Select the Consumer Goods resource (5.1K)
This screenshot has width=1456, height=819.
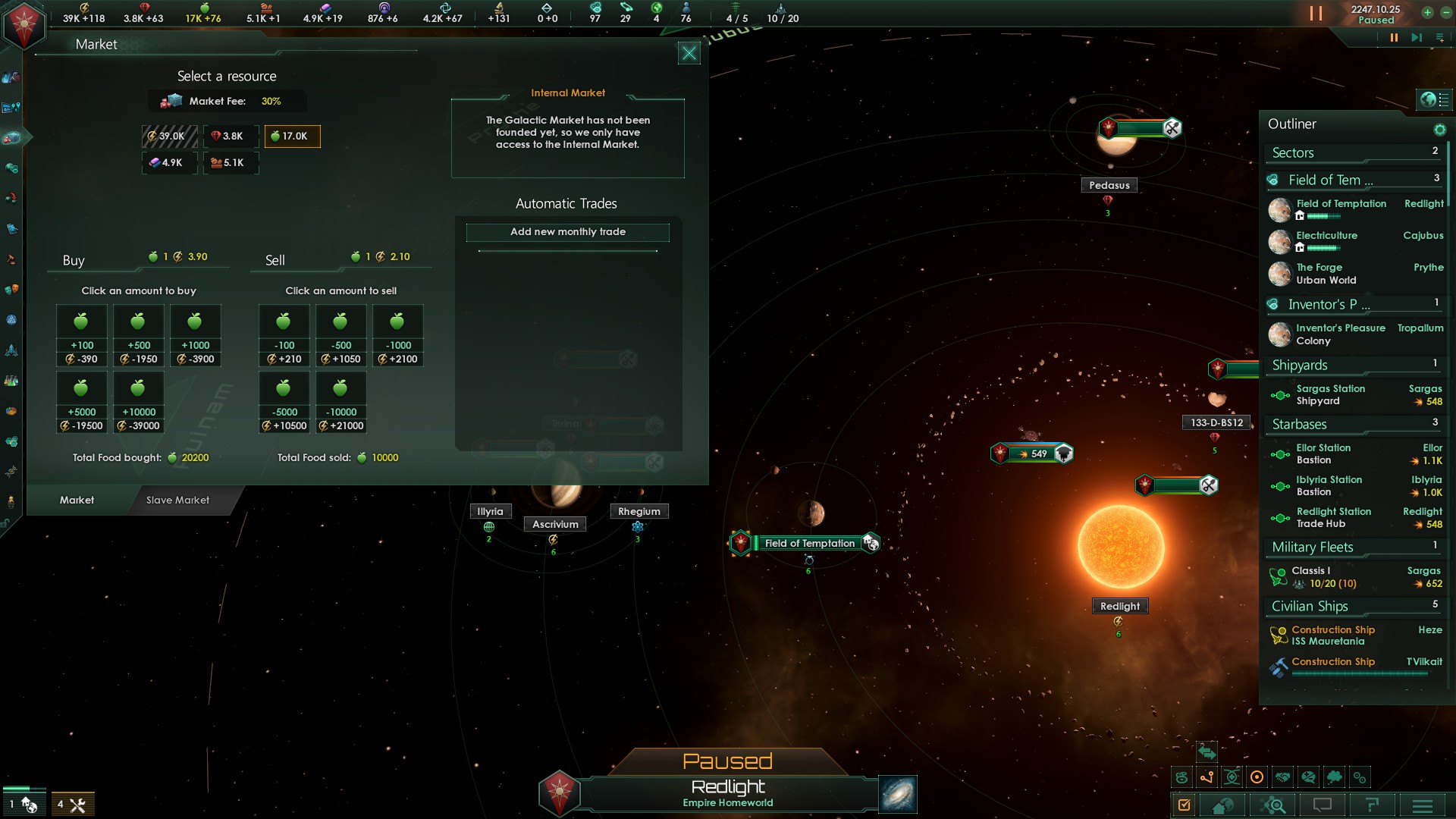click(x=231, y=162)
